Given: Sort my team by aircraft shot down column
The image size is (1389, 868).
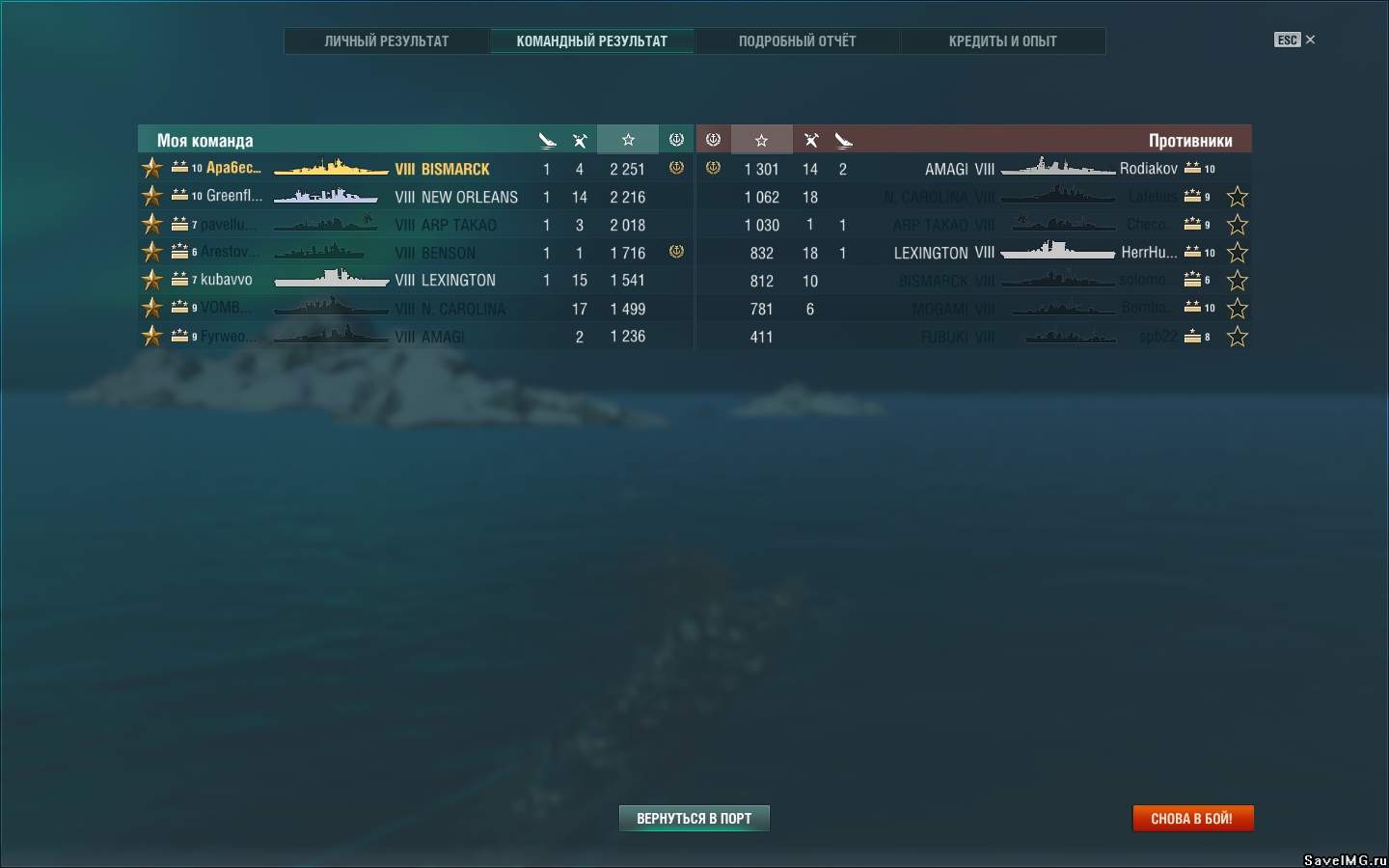Looking at the screenshot, I should click(x=580, y=140).
